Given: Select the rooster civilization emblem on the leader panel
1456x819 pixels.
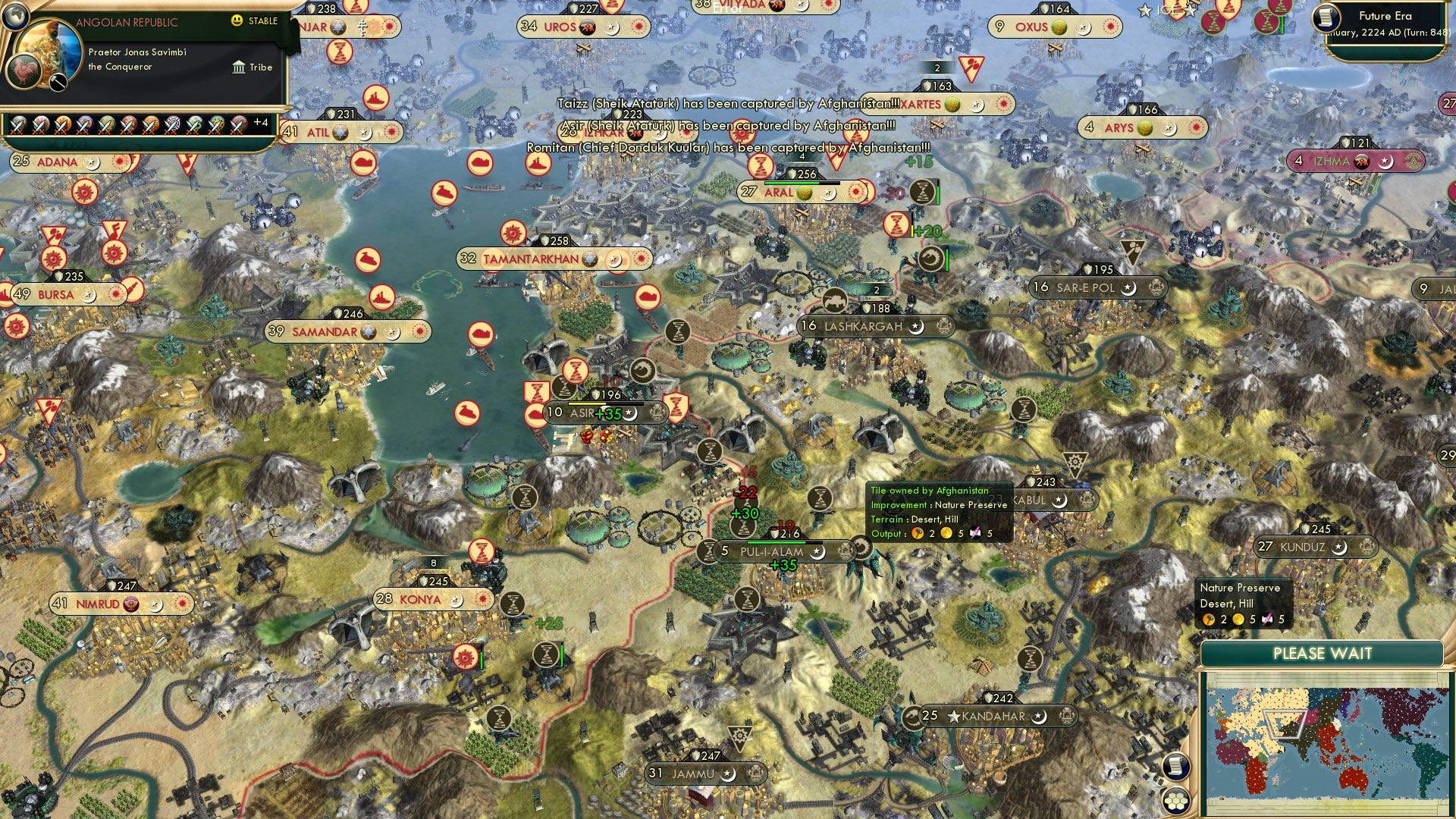Looking at the screenshot, I should 24,73.
